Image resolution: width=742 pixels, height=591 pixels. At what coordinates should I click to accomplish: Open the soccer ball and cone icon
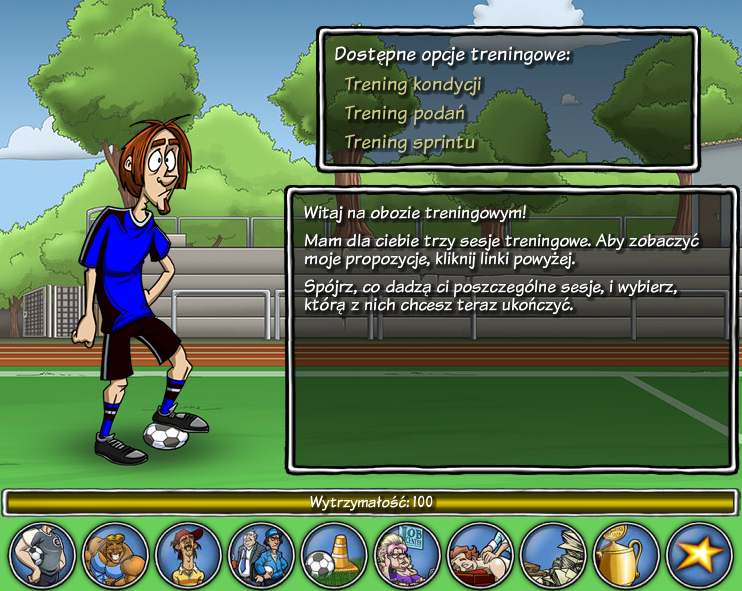[335, 556]
